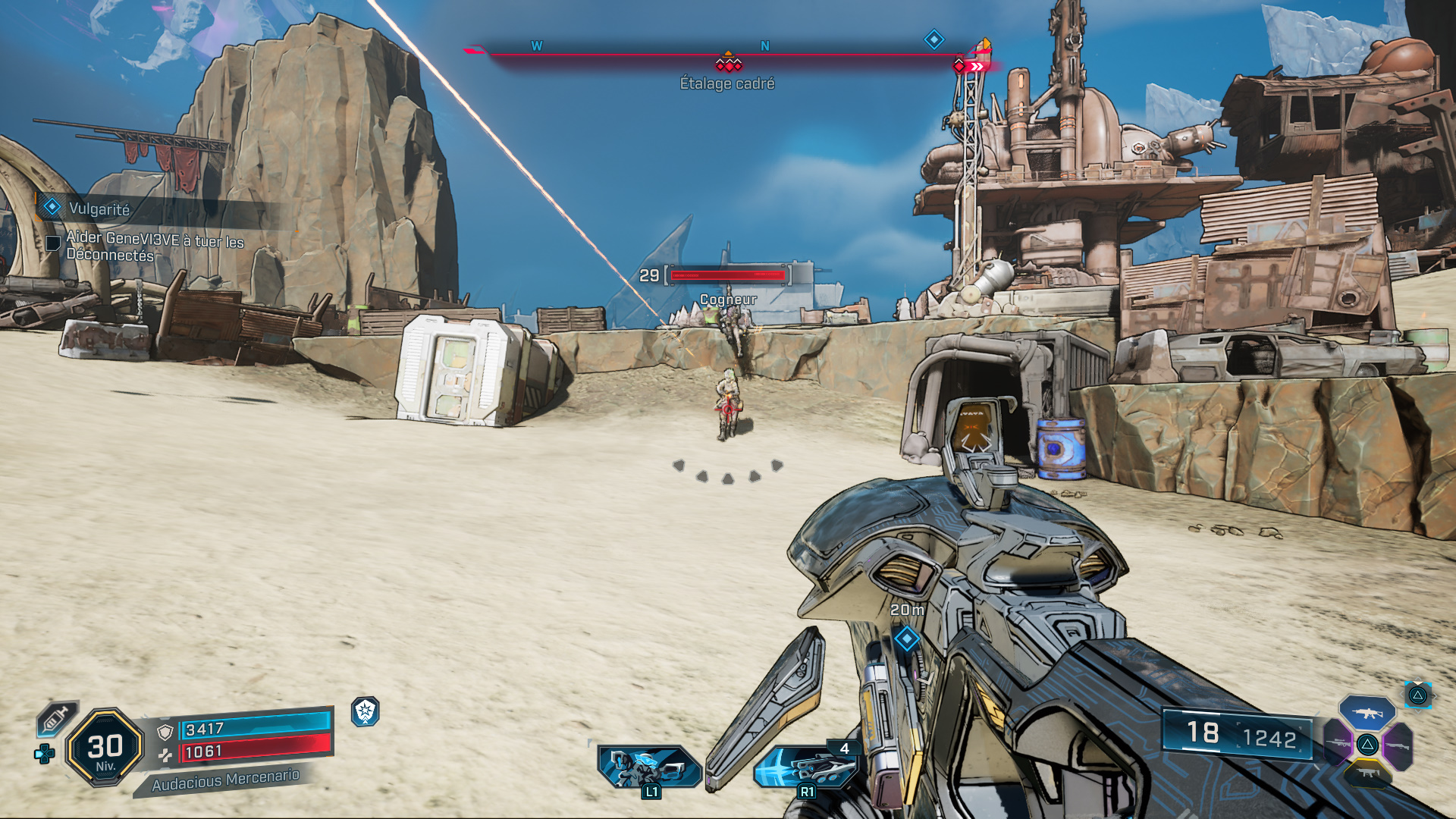This screenshot has height=819, width=1456.
Task: Click the 20m waypoint marker in the scene
Action: tap(907, 640)
